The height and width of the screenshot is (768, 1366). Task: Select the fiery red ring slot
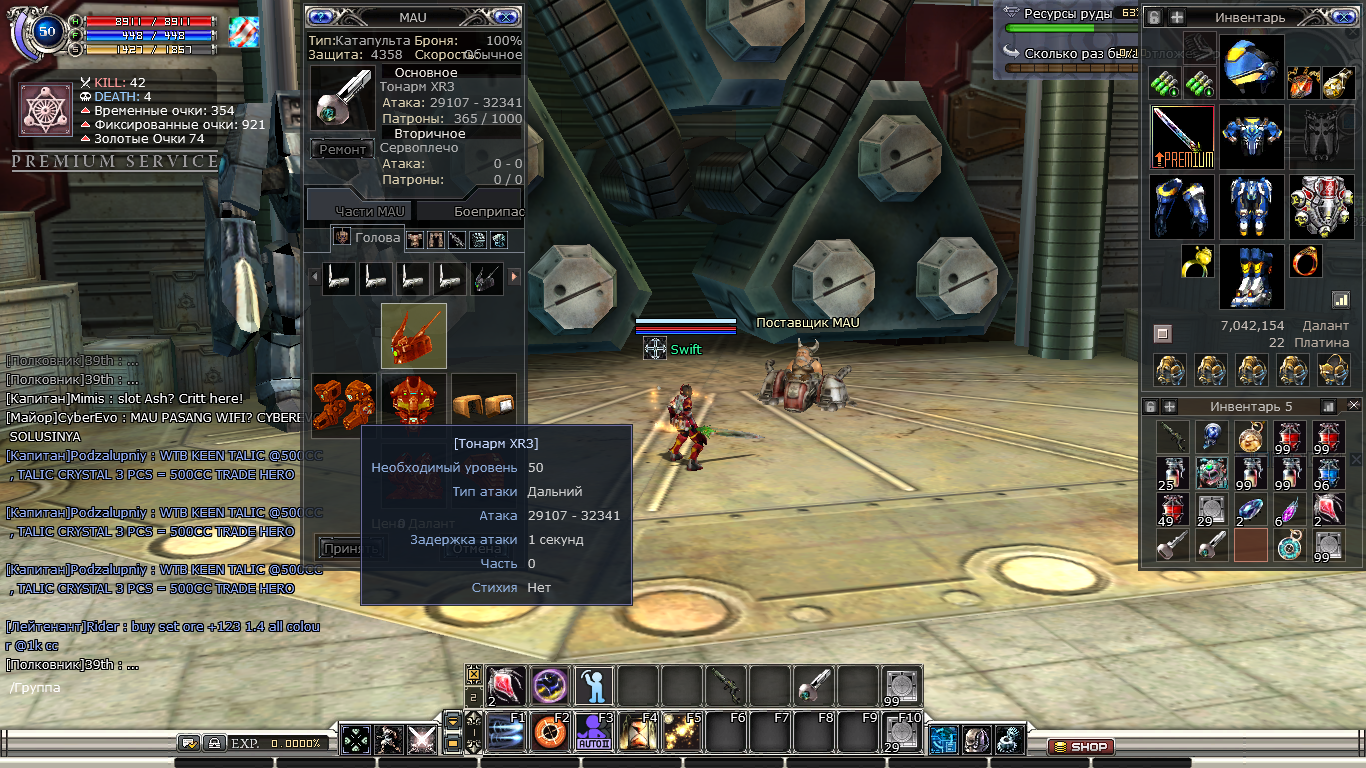click(x=1305, y=261)
